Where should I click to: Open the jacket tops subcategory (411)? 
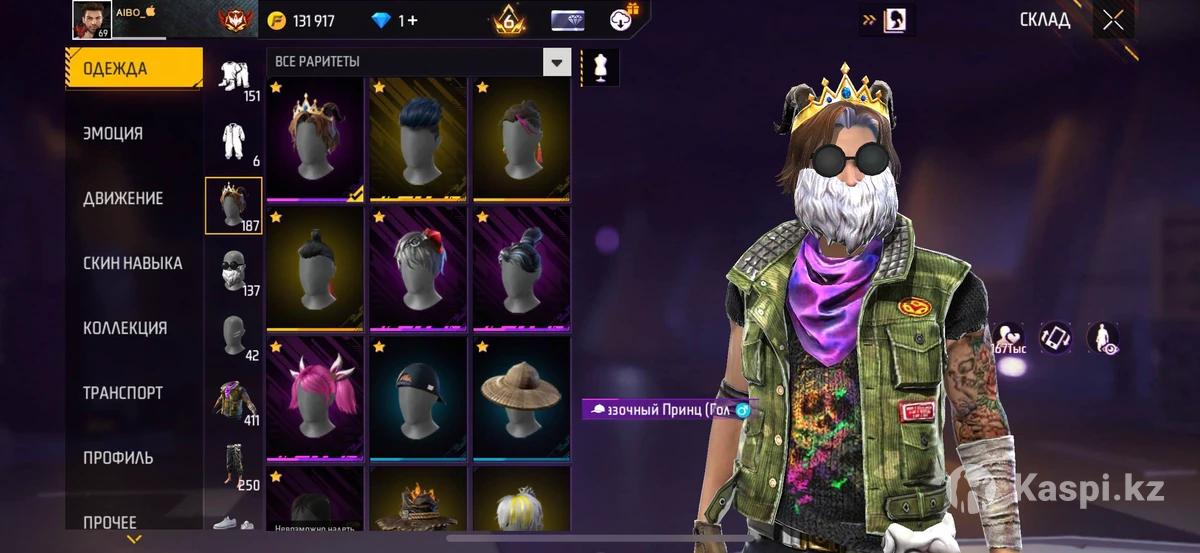pos(235,400)
